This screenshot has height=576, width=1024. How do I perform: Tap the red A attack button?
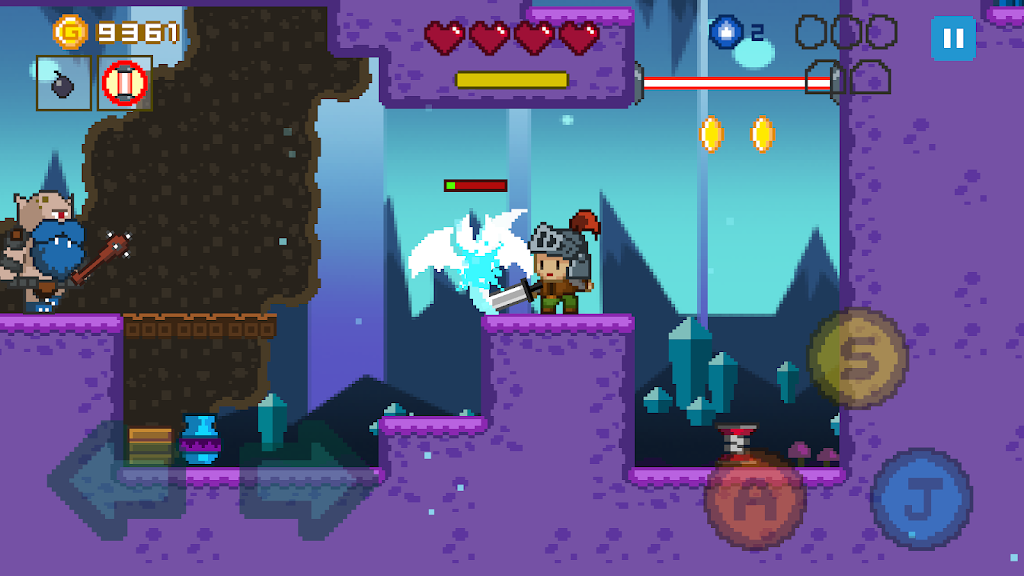pyautogui.click(x=755, y=500)
